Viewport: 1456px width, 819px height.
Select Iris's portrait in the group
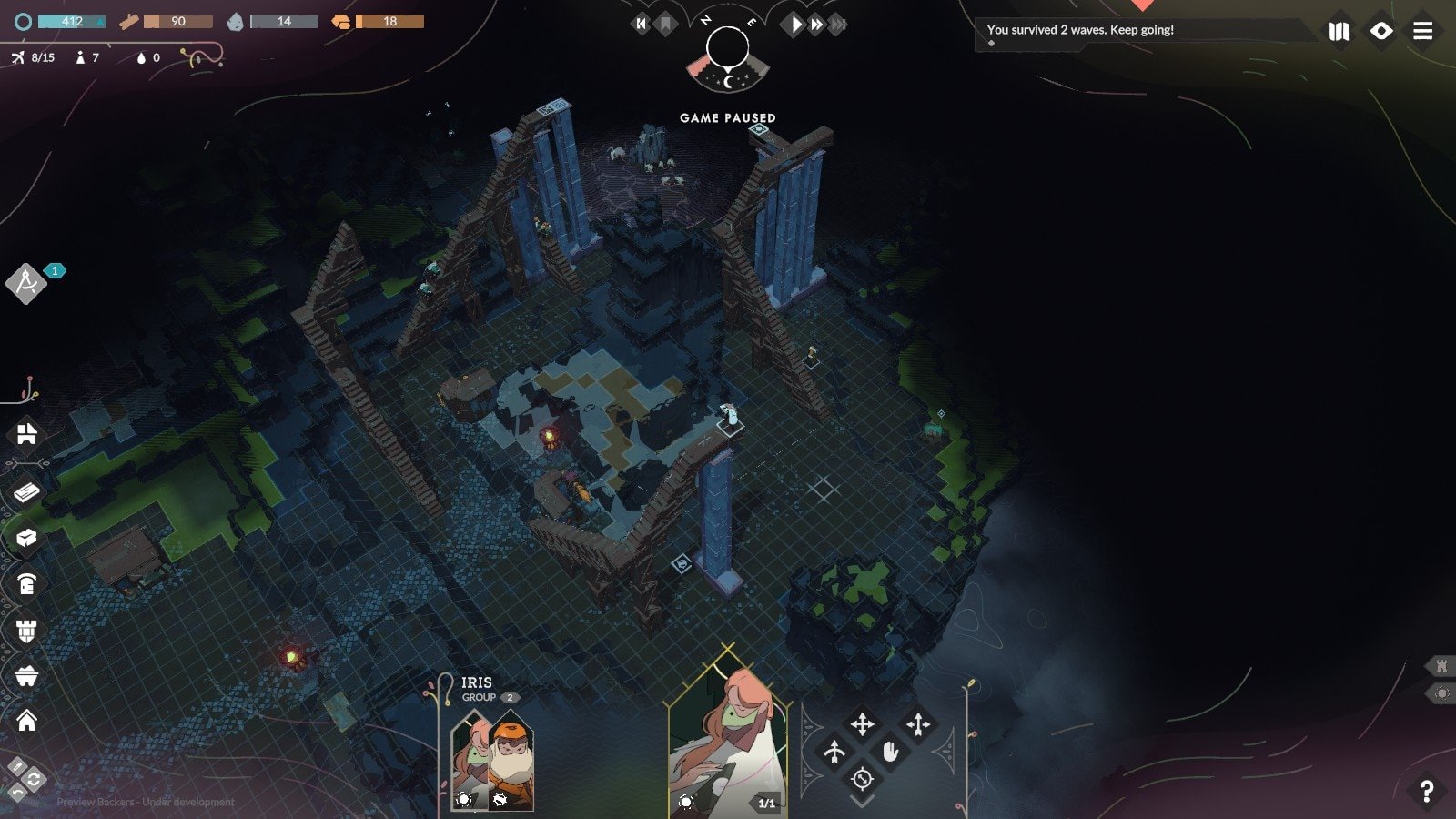point(470,760)
